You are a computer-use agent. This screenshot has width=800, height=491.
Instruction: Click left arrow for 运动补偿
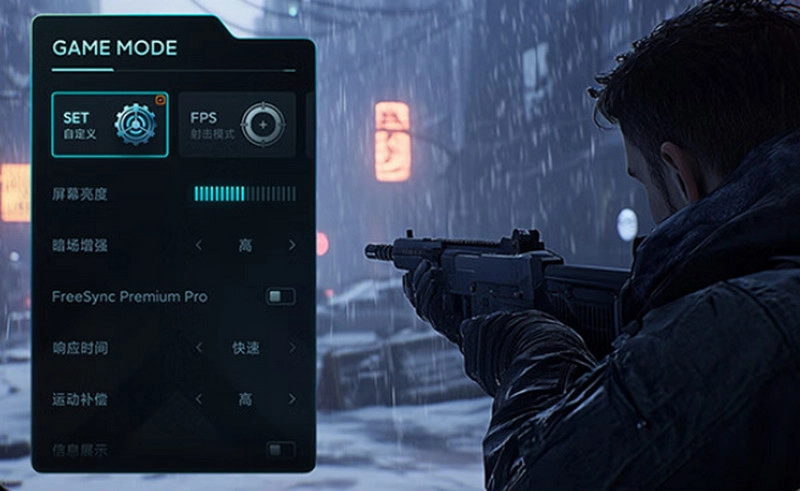(x=199, y=399)
